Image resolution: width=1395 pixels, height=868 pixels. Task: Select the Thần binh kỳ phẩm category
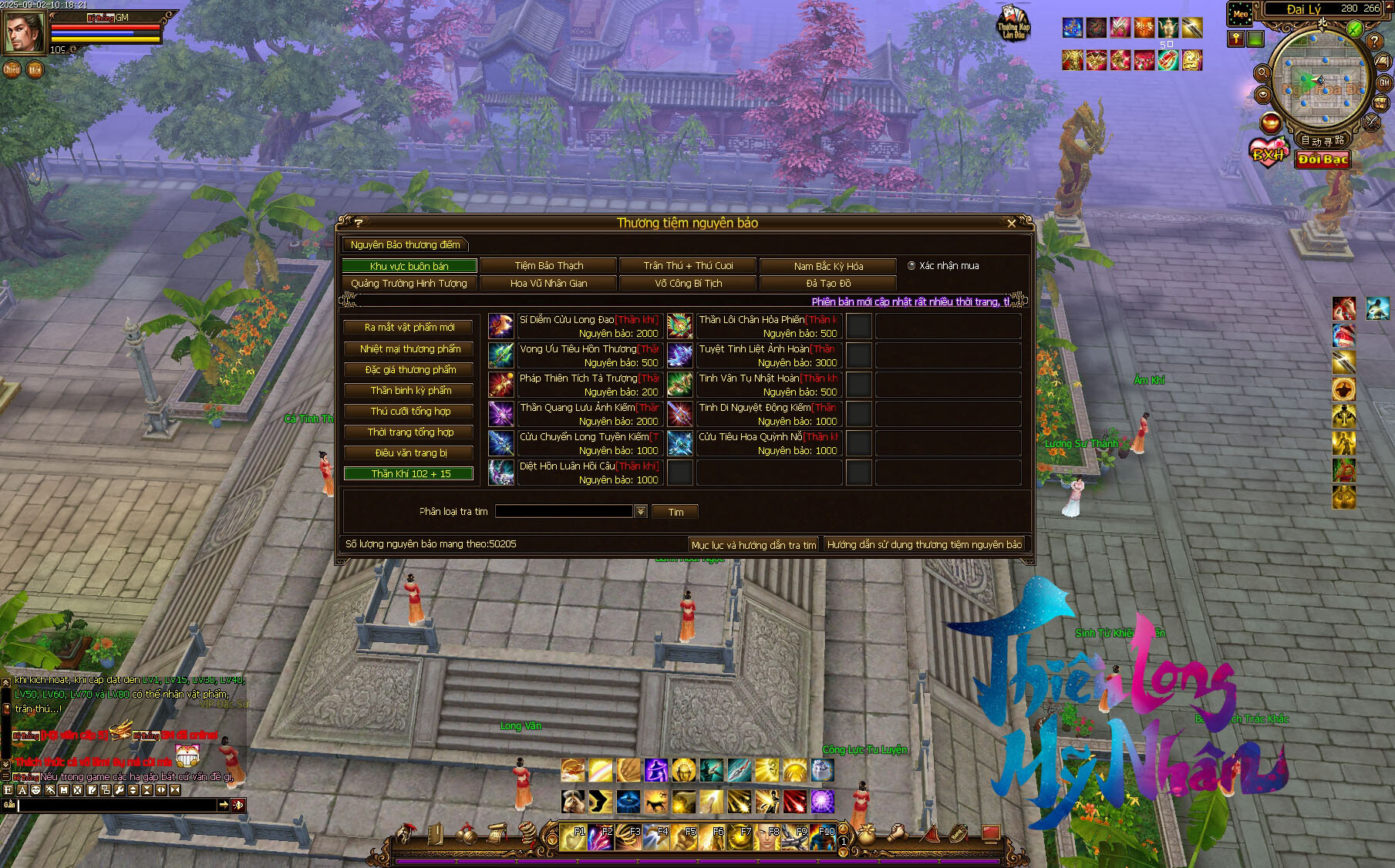tap(409, 391)
